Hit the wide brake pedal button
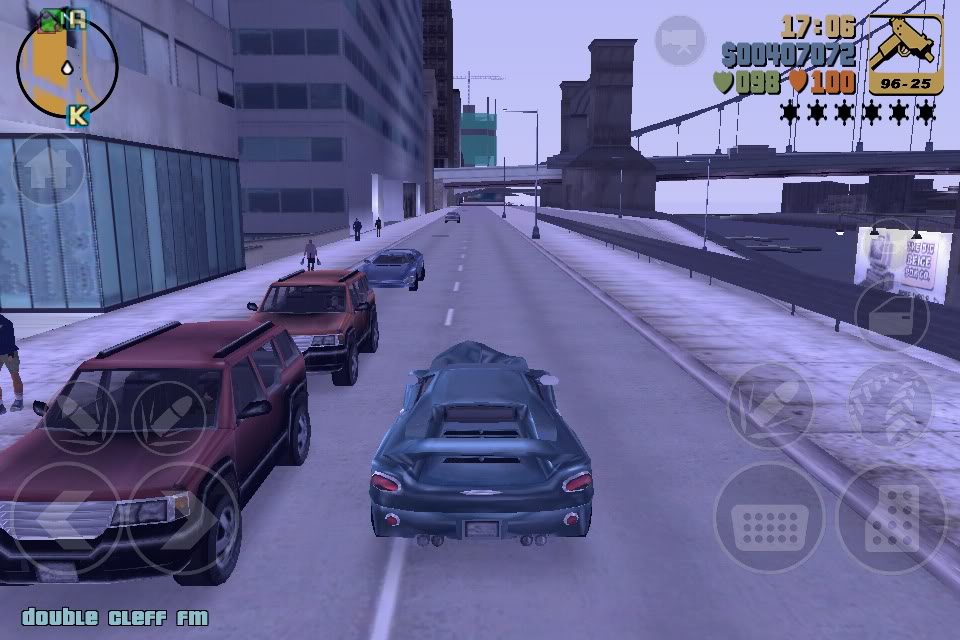Screen dimensions: 960x640 [x=768, y=518]
